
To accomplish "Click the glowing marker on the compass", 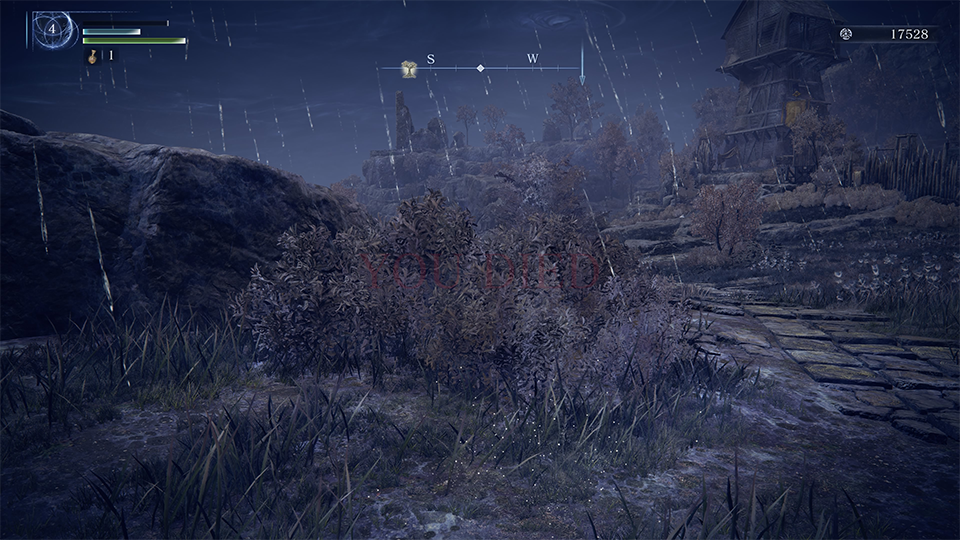I will coord(409,68).
